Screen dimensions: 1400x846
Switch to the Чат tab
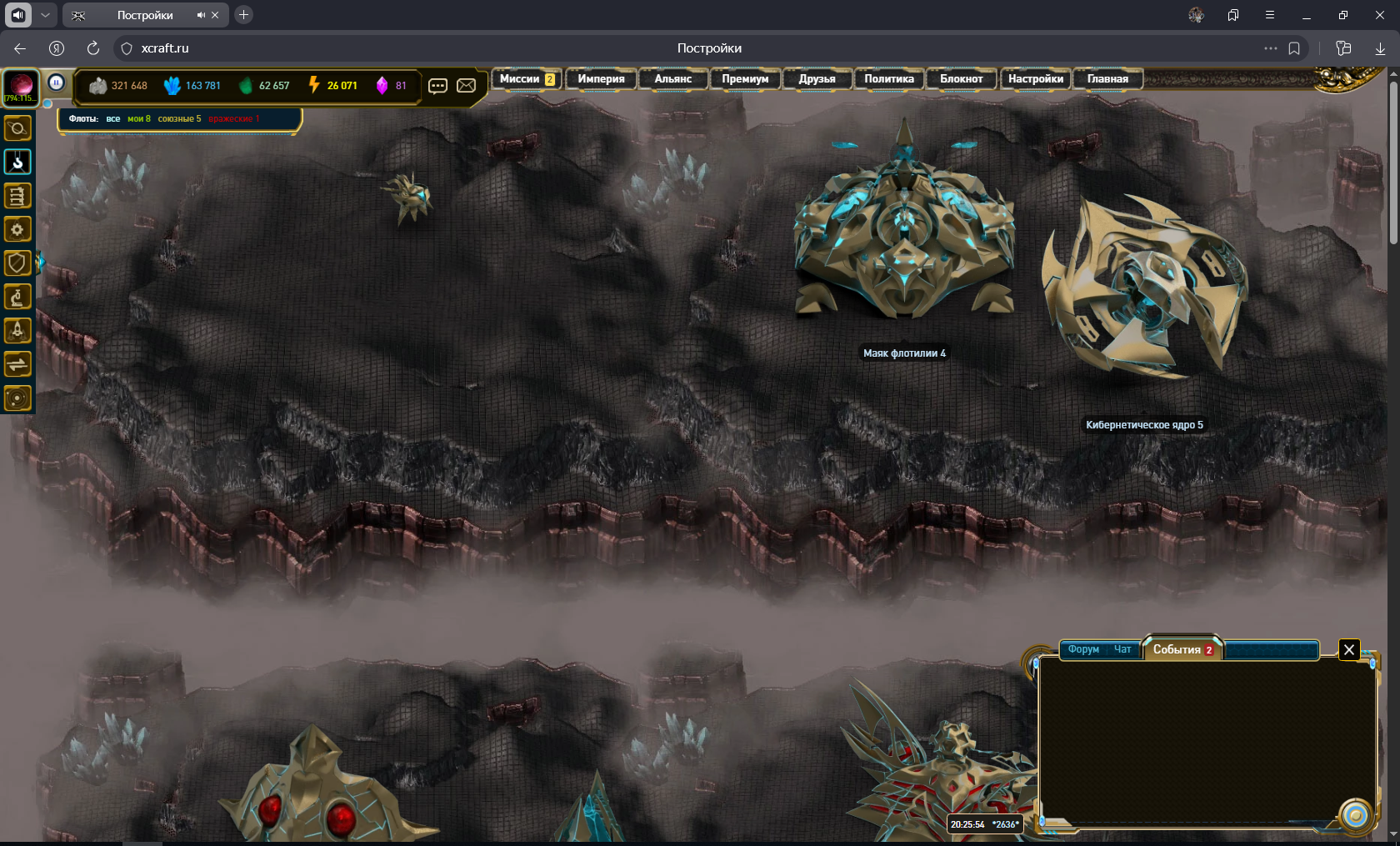tap(1122, 649)
